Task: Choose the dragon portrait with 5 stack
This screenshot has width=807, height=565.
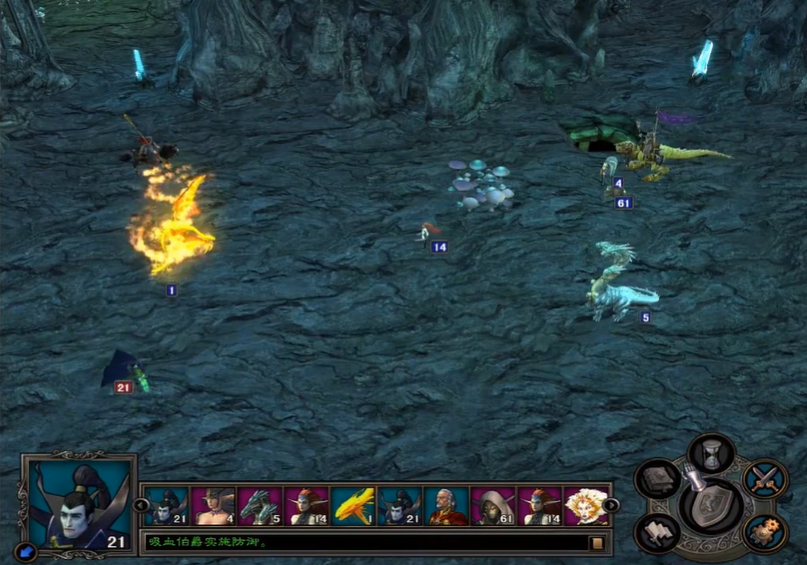Action: pos(260,507)
